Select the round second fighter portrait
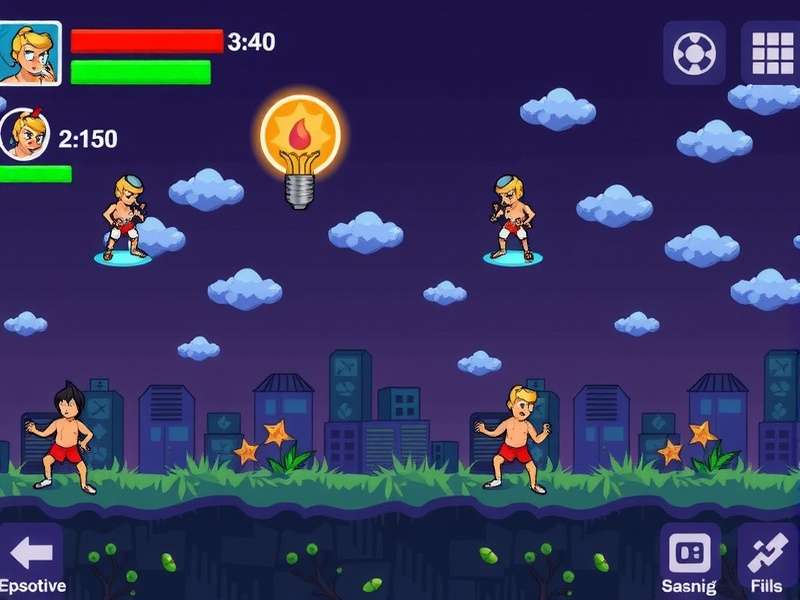 click(x=24, y=134)
